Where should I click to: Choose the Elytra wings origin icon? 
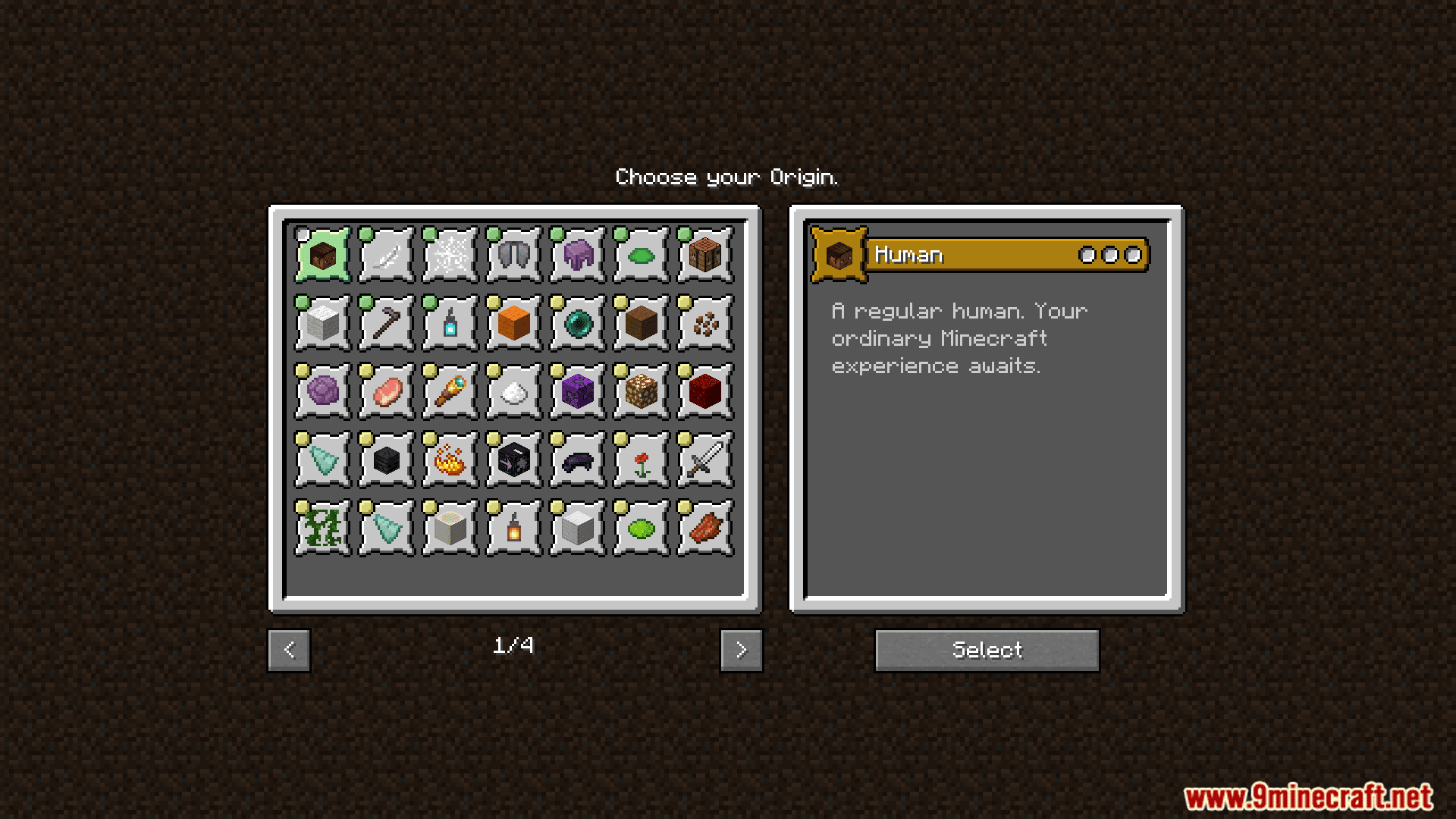pos(512,253)
